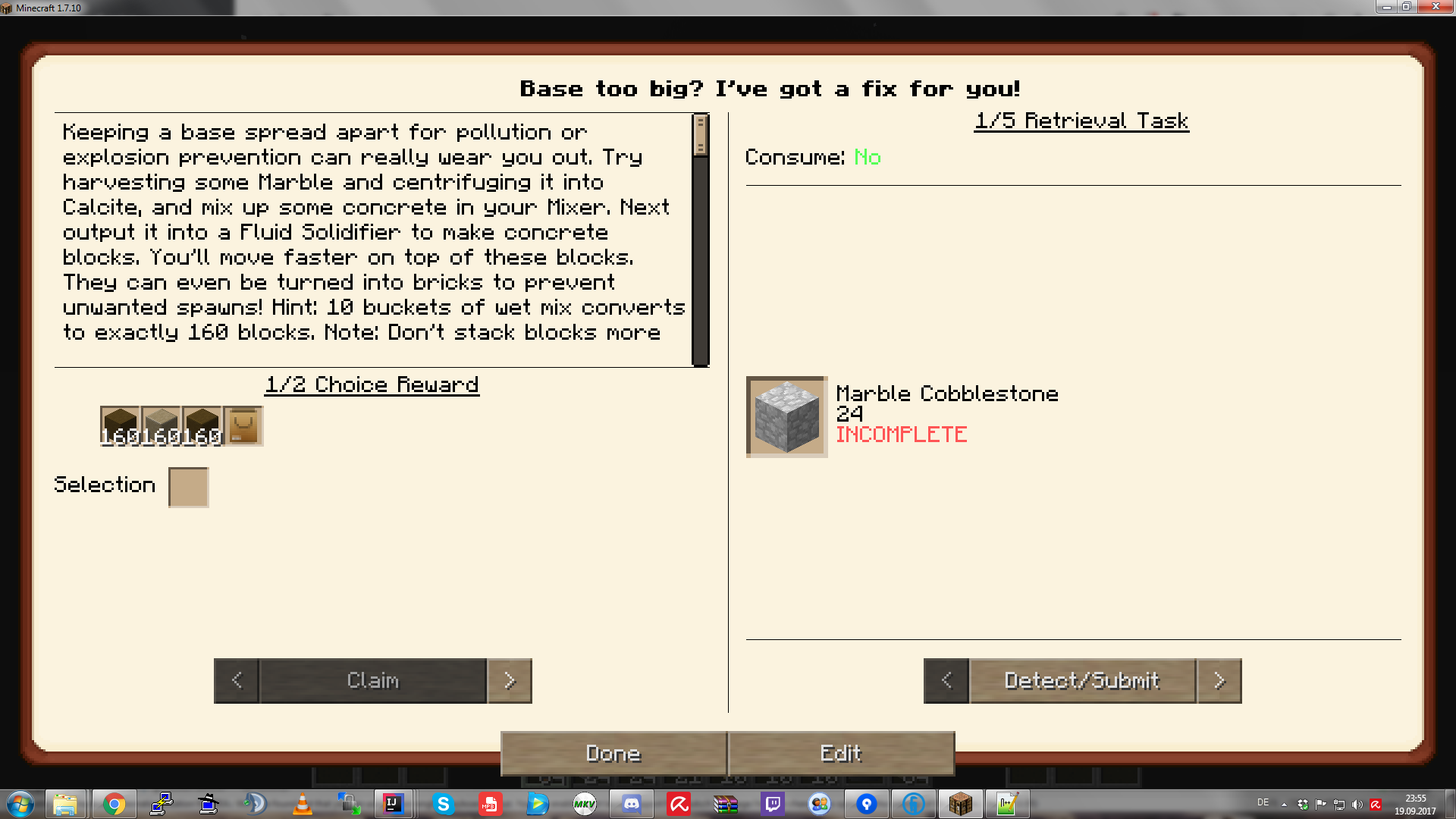Advance tasks with the arrow right of Detect/Submit
This screenshot has height=819, width=1456.
click(1219, 680)
